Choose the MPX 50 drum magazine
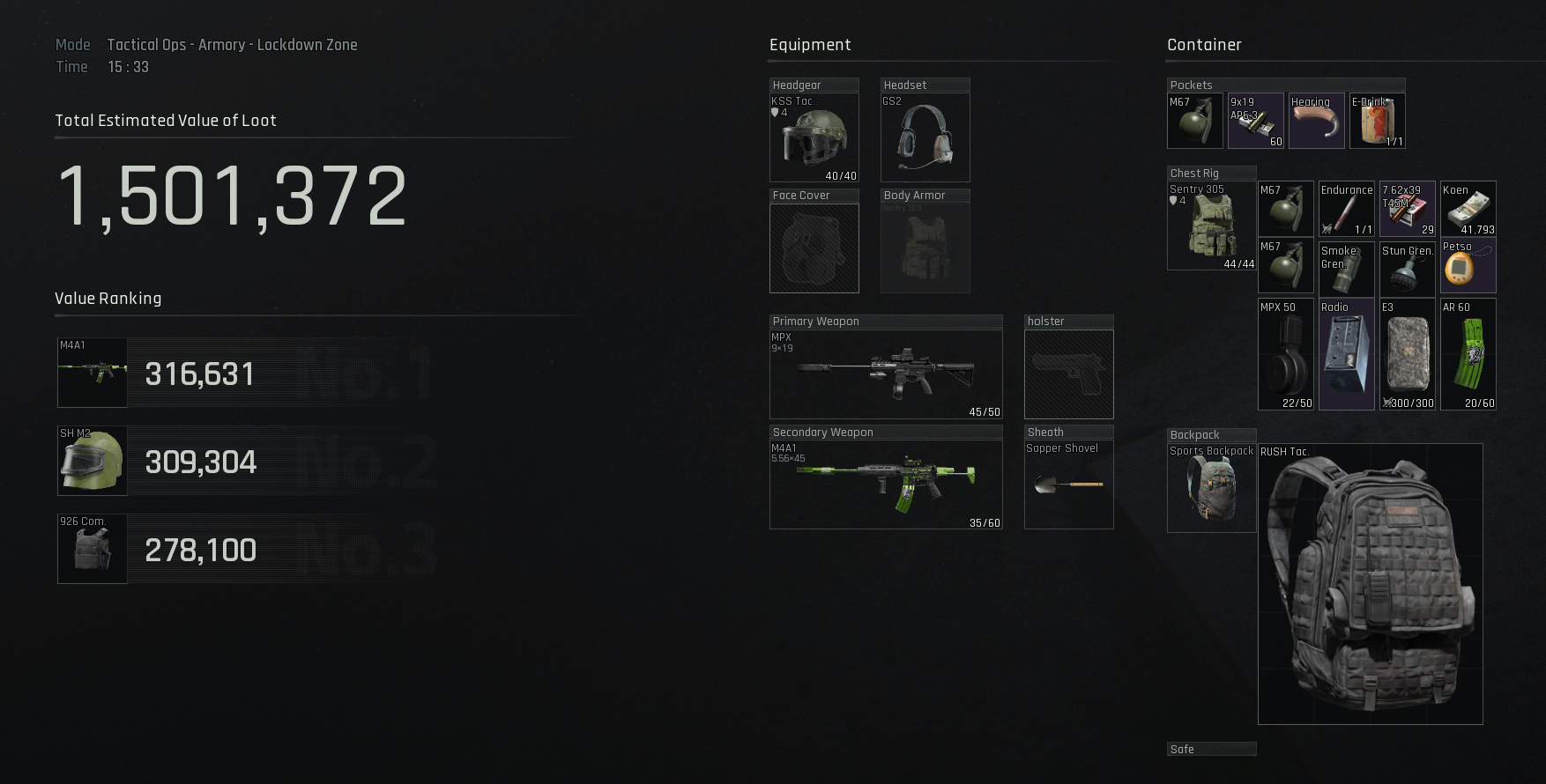 (x=1285, y=354)
